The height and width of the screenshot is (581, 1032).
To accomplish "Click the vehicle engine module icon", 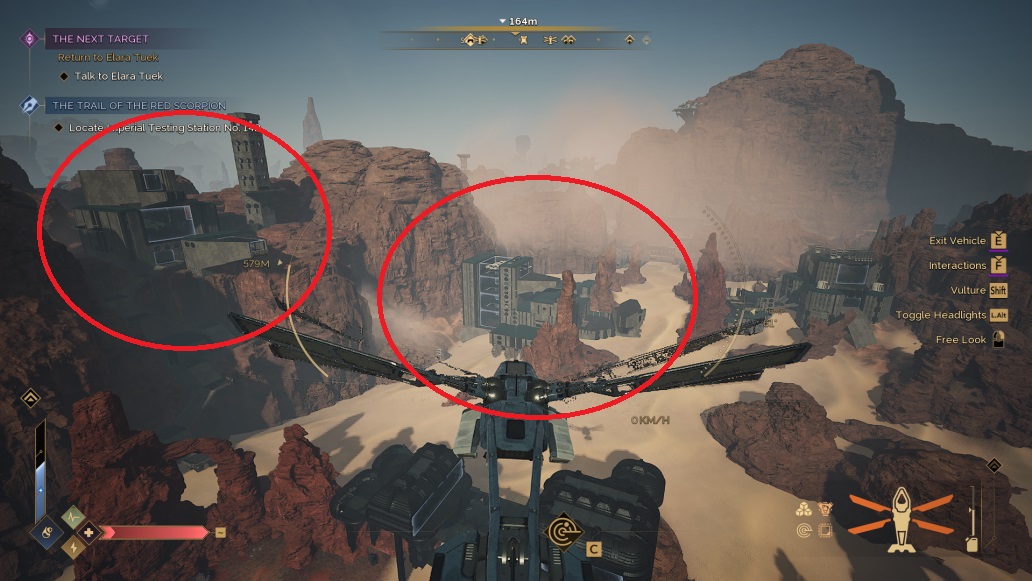I will pos(825,509).
